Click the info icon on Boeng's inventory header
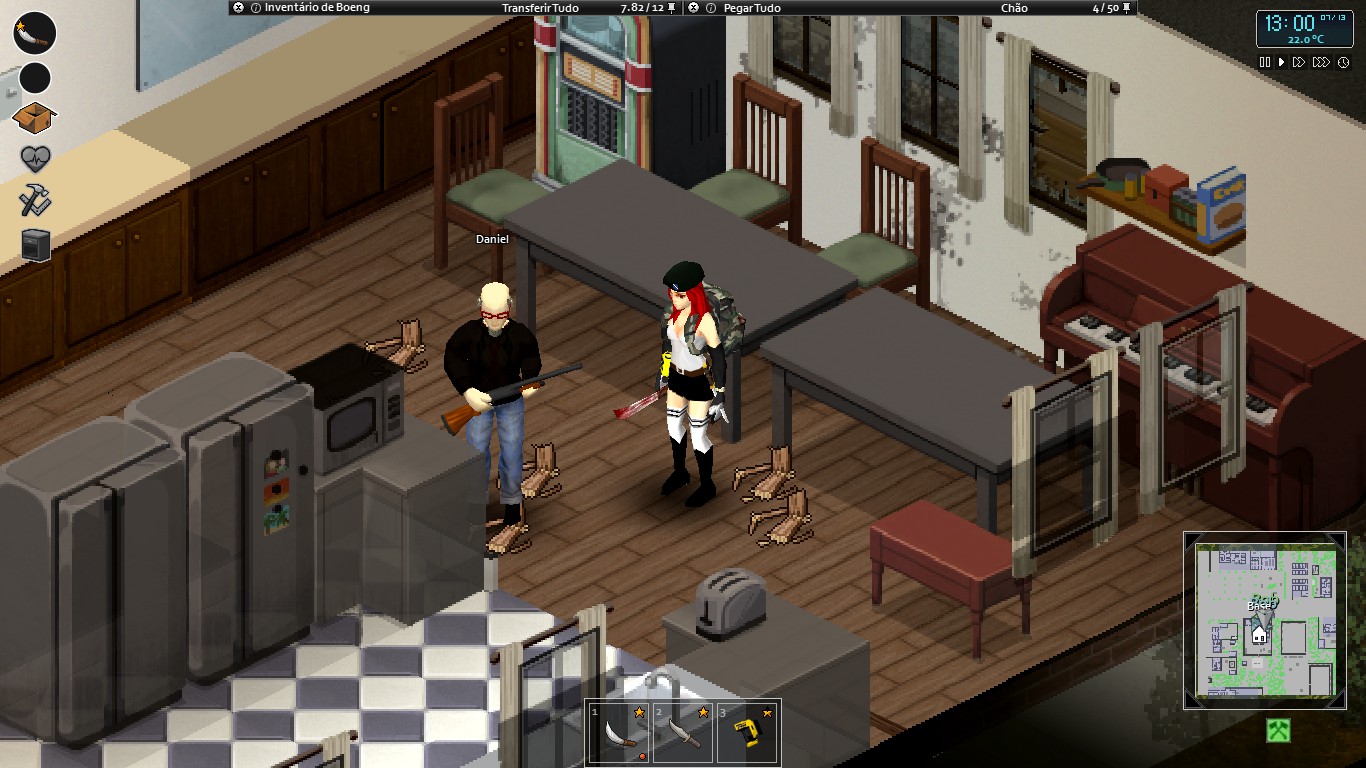Screen dimensions: 1366x768 pos(255,8)
